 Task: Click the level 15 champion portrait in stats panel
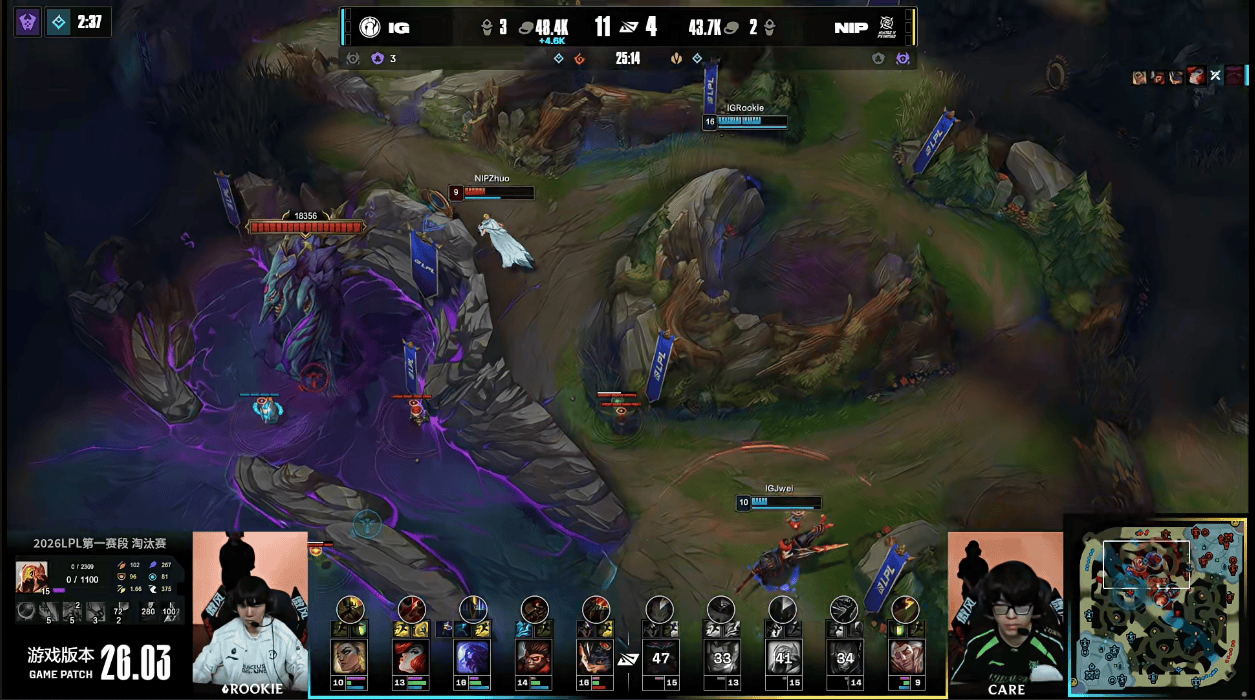31,577
